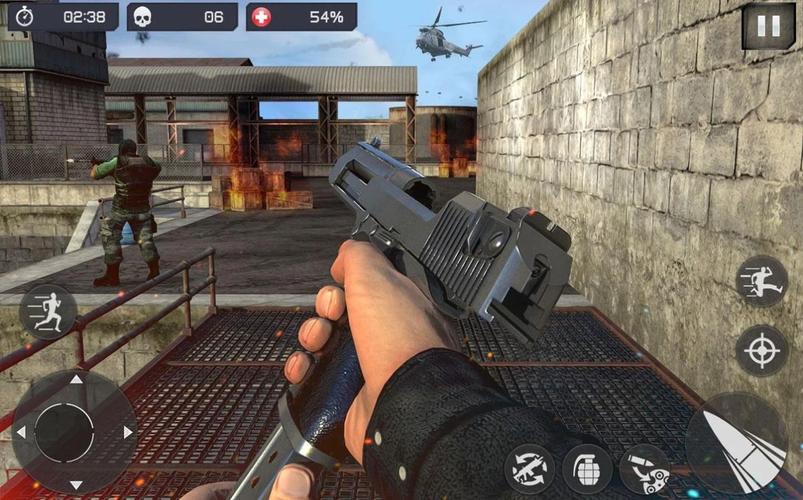Activate the crosshair aim button

[x=762, y=350]
